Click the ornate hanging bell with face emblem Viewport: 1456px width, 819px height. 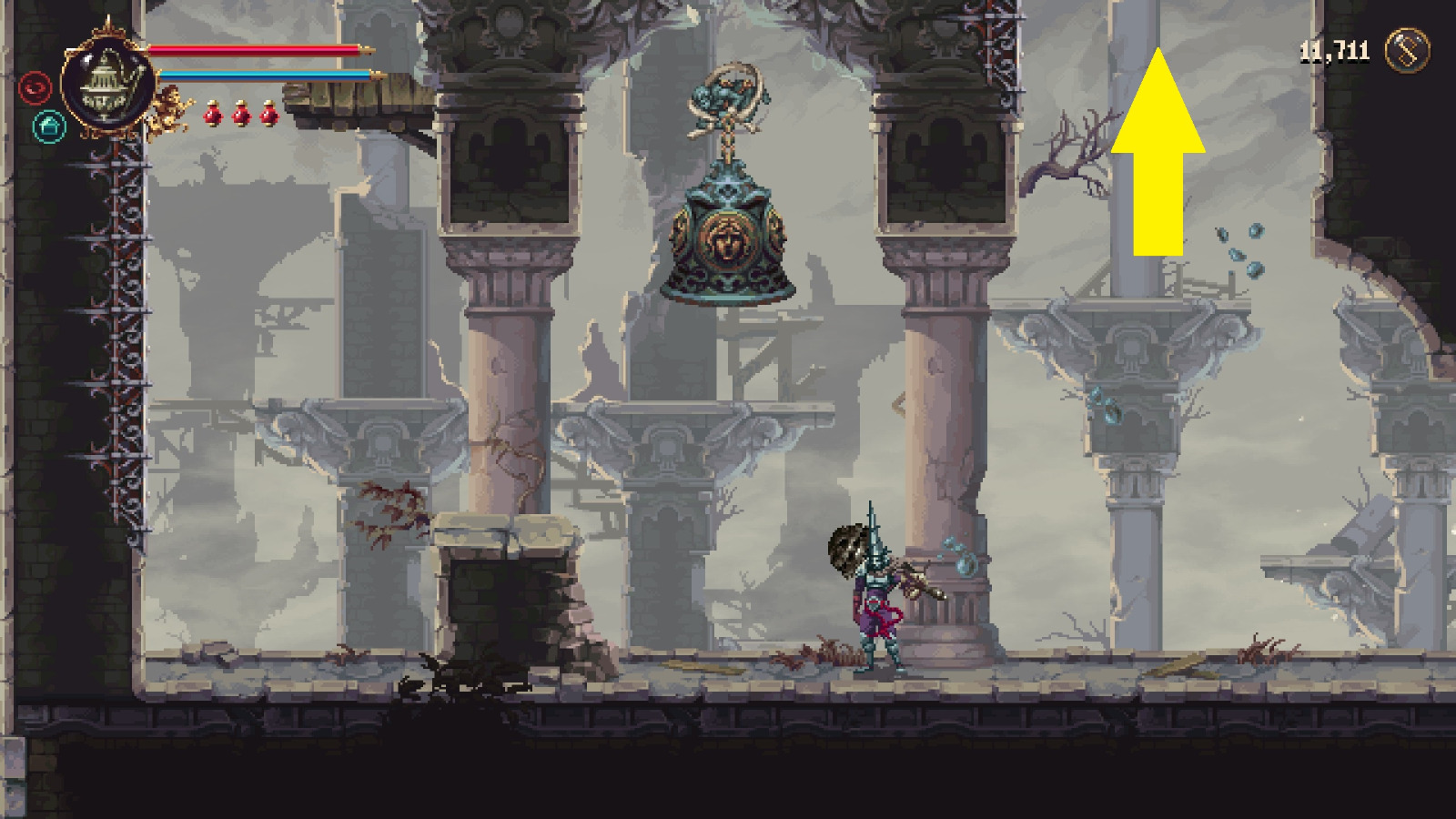click(x=728, y=241)
